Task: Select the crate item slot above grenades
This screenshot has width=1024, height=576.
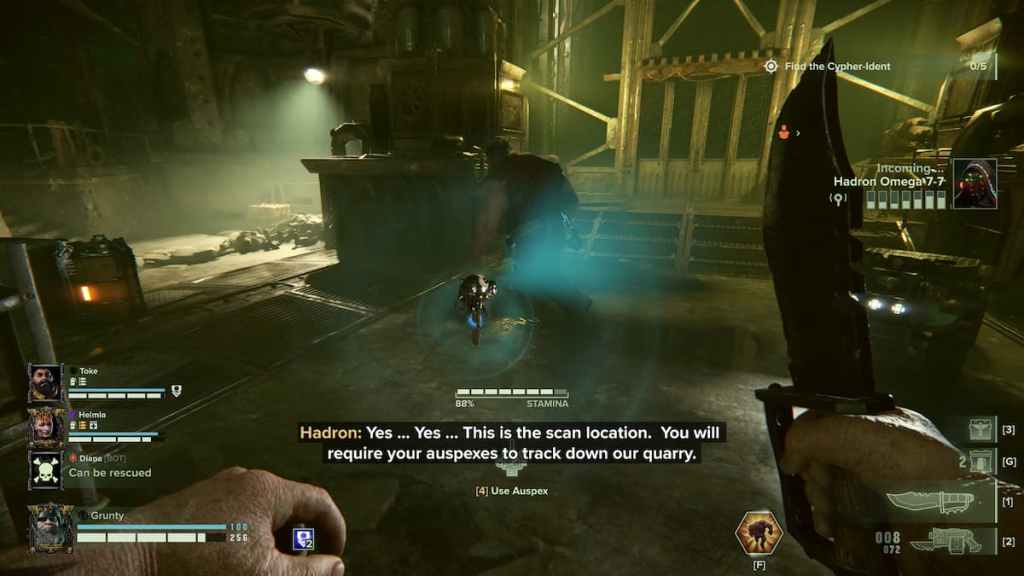Action: point(979,430)
